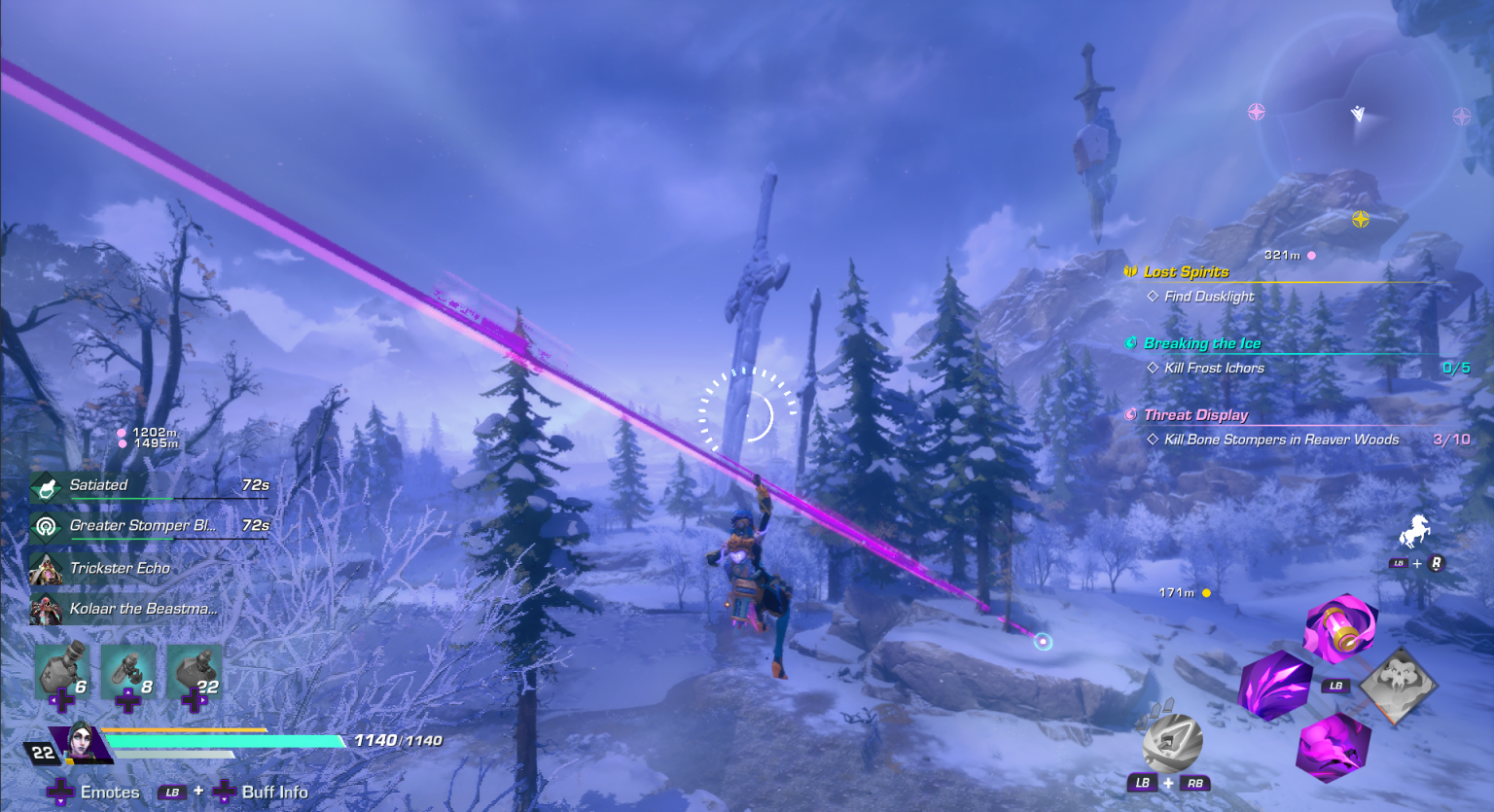Image resolution: width=1494 pixels, height=812 pixels.
Task: Select the Greater Stomper Blessing buff icon
Action: [x=47, y=525]
